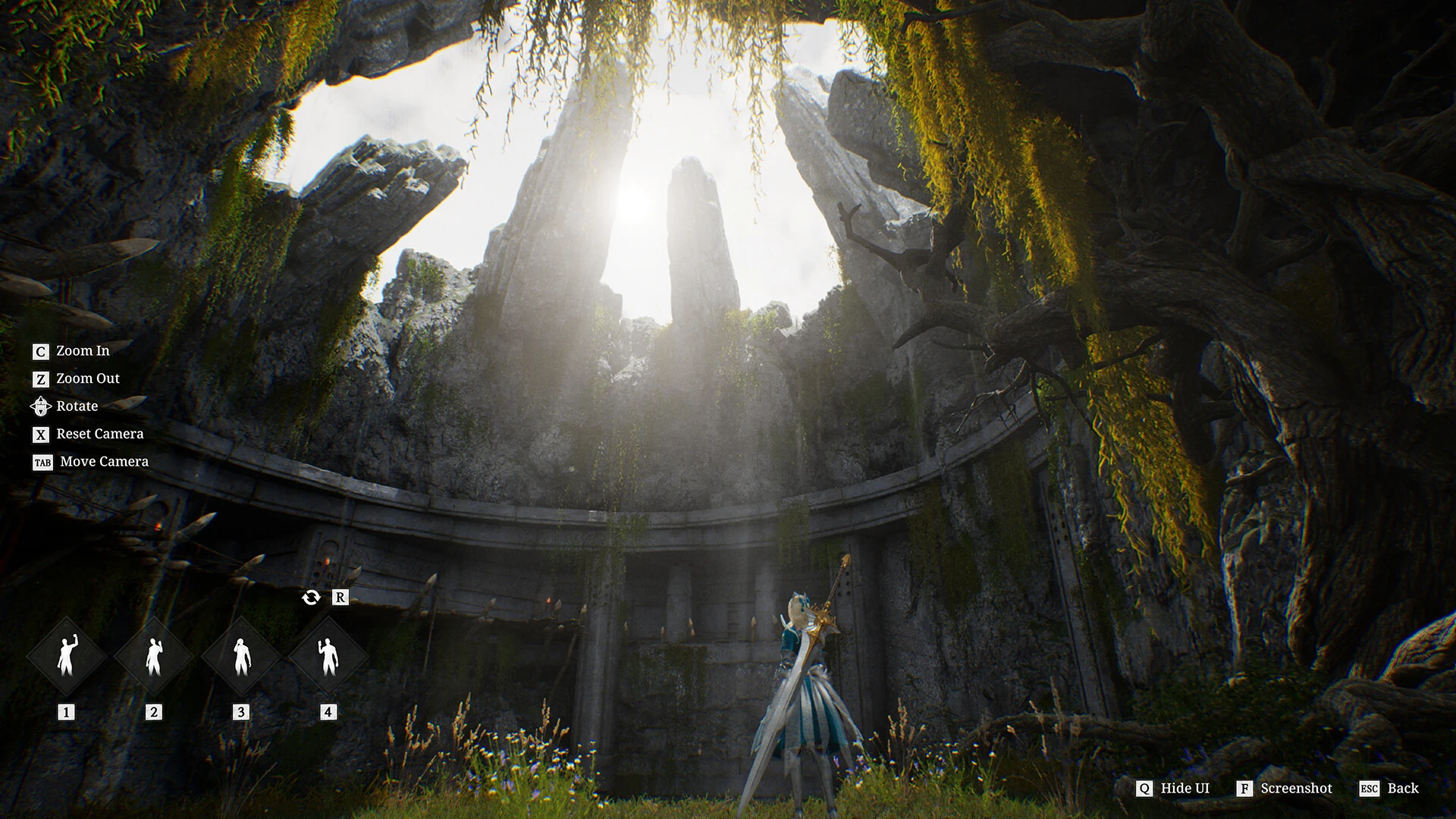Screen dimensions: 1456x819
Task: Take a Screenshot
Action: pos(1296,789)
